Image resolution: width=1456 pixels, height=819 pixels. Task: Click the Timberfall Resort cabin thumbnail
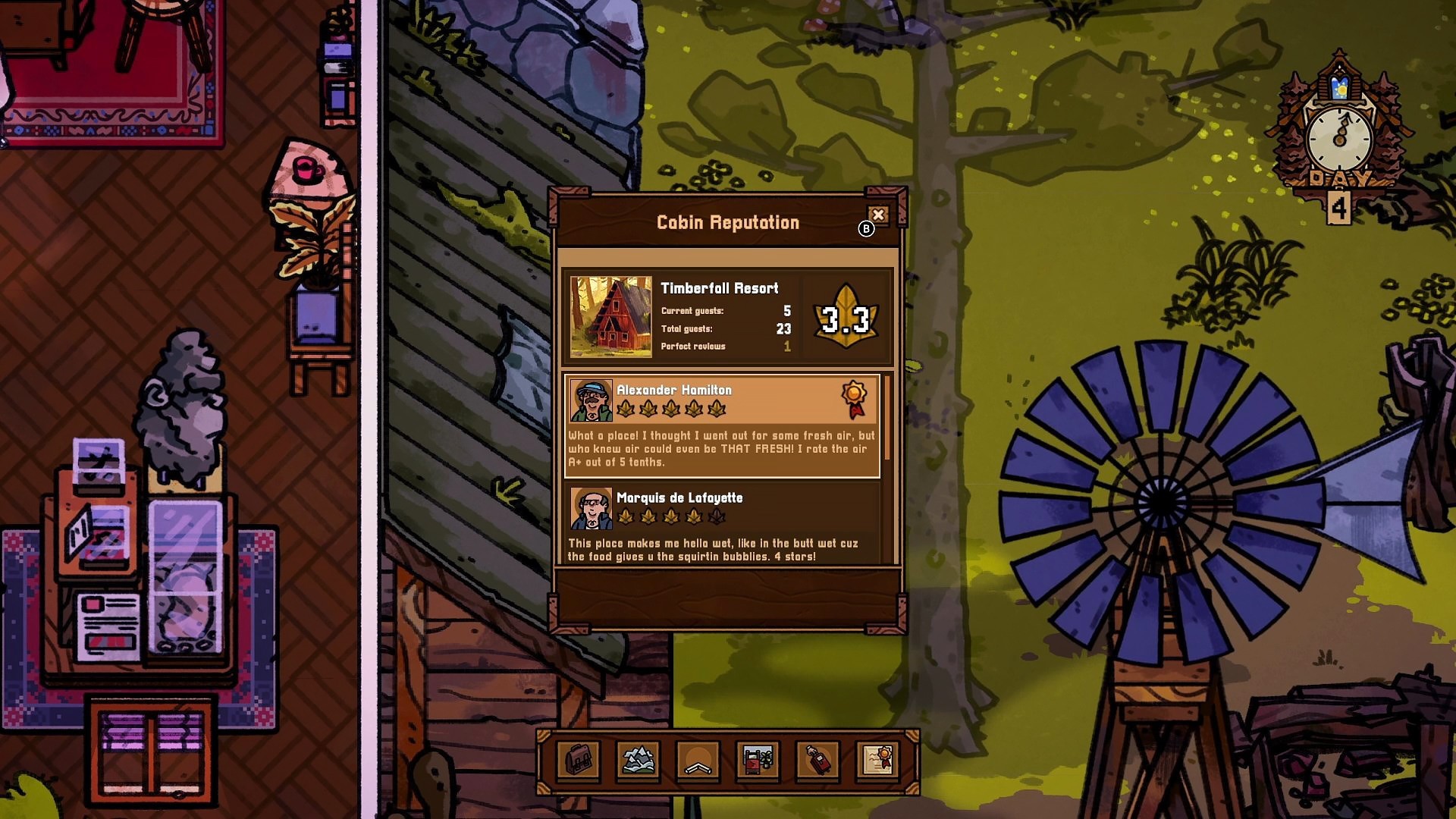point(610,316)
